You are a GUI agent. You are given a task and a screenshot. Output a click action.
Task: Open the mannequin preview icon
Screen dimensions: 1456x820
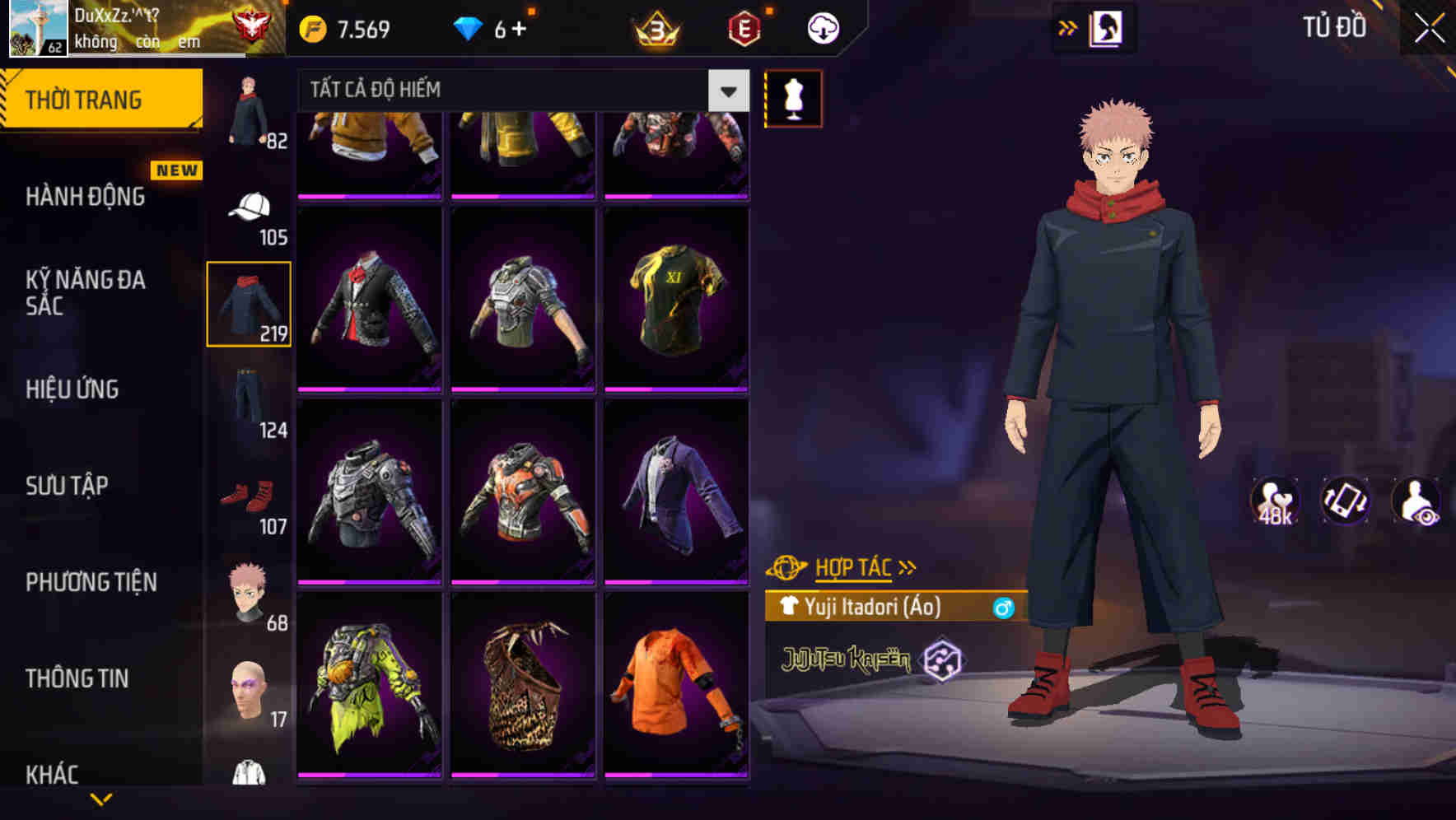click(x=793, y=98)
